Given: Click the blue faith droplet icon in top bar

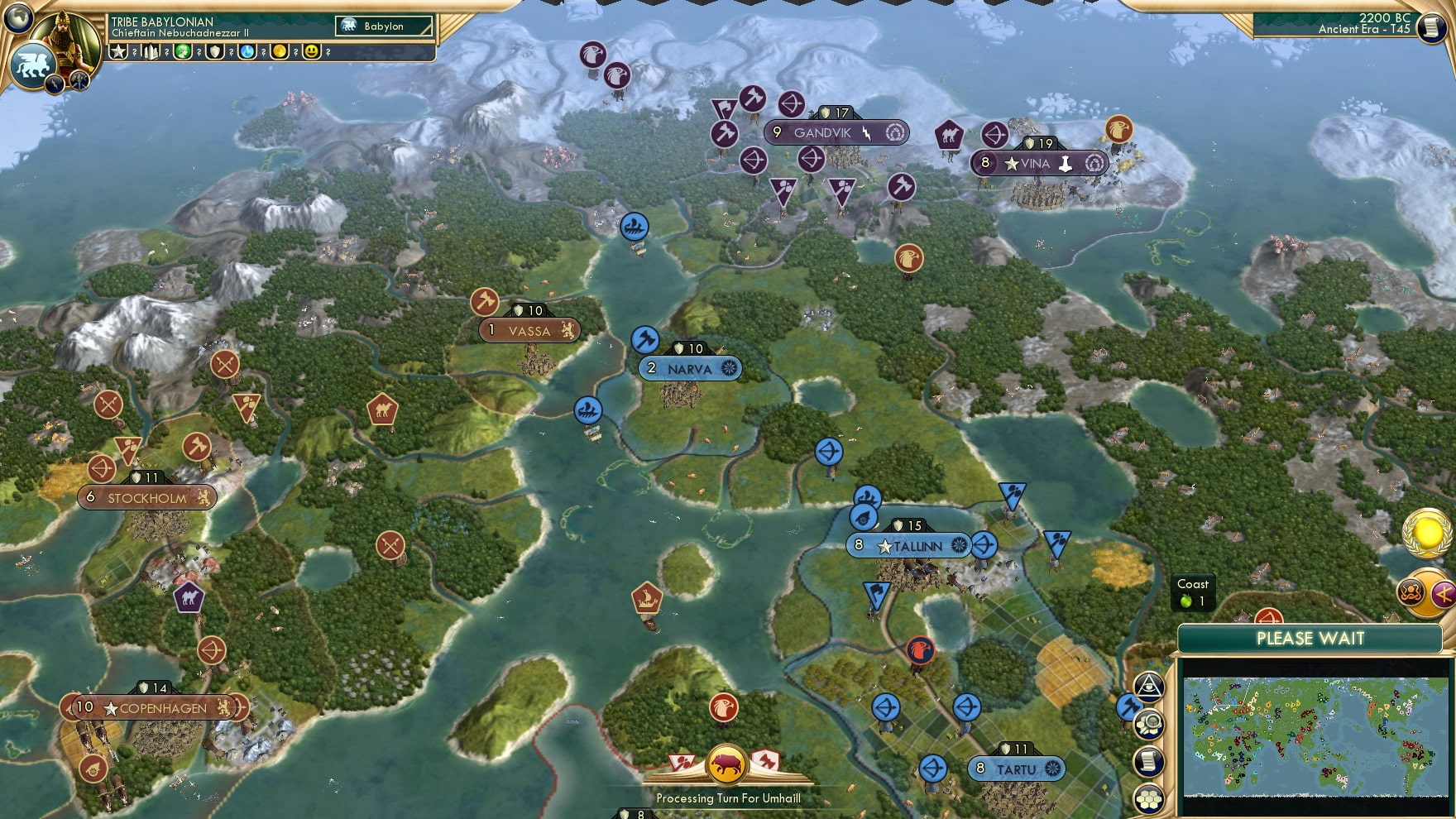Looking at the screenshot, I should 248,51.
